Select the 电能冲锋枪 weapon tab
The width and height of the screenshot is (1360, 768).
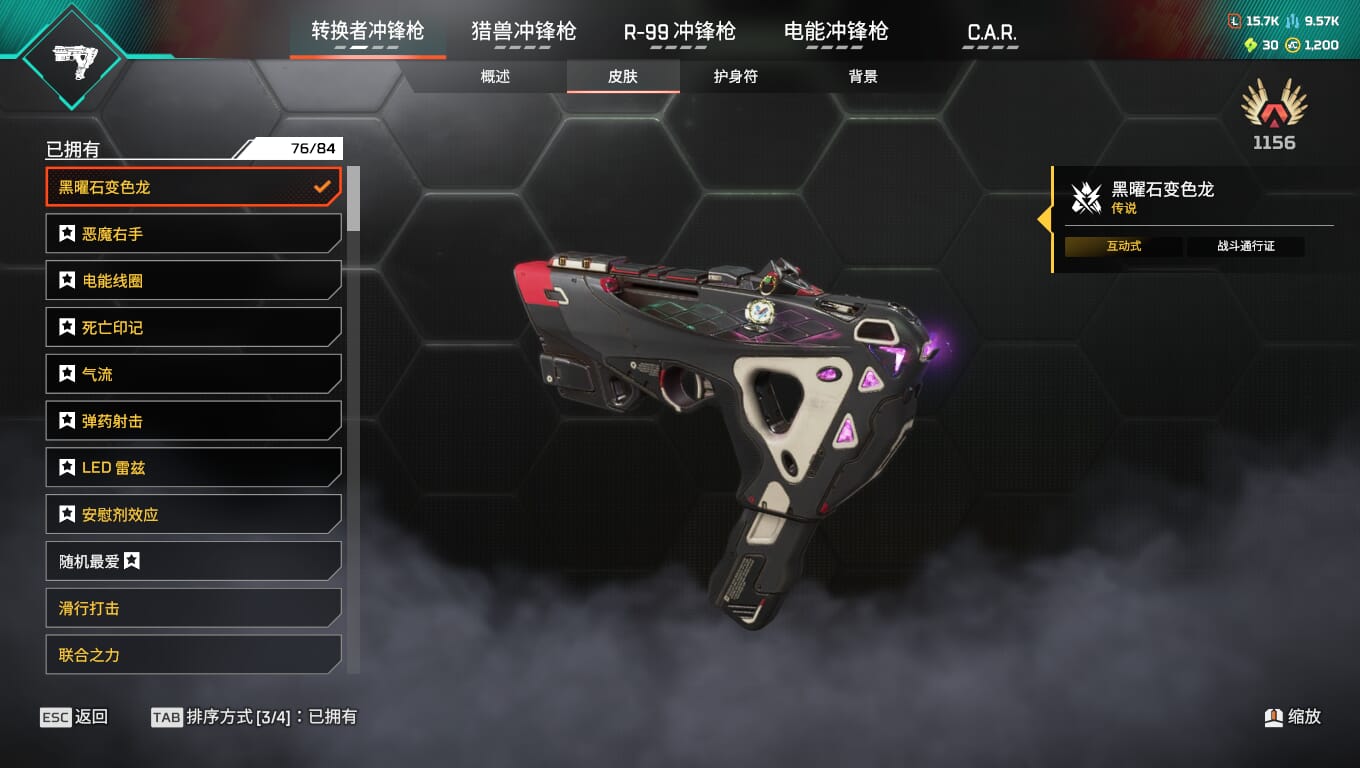pos(835,31)
